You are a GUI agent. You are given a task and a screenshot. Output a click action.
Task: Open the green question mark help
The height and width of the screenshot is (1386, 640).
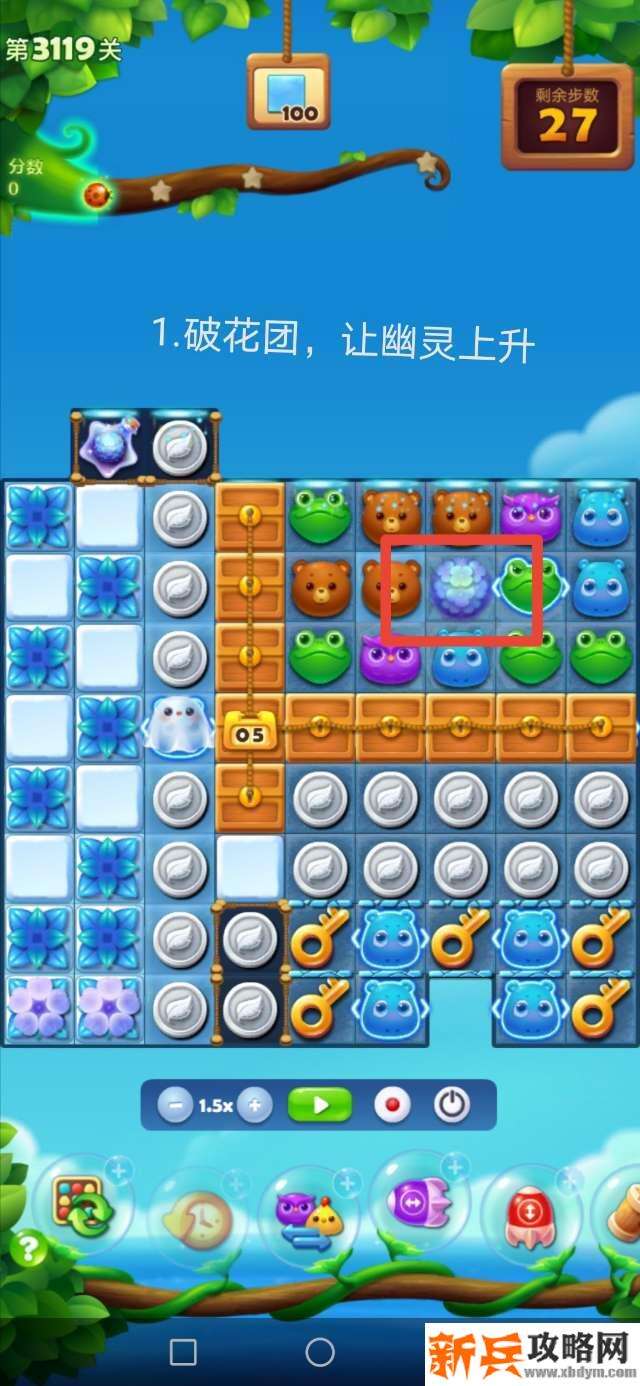click(29, 1249)
